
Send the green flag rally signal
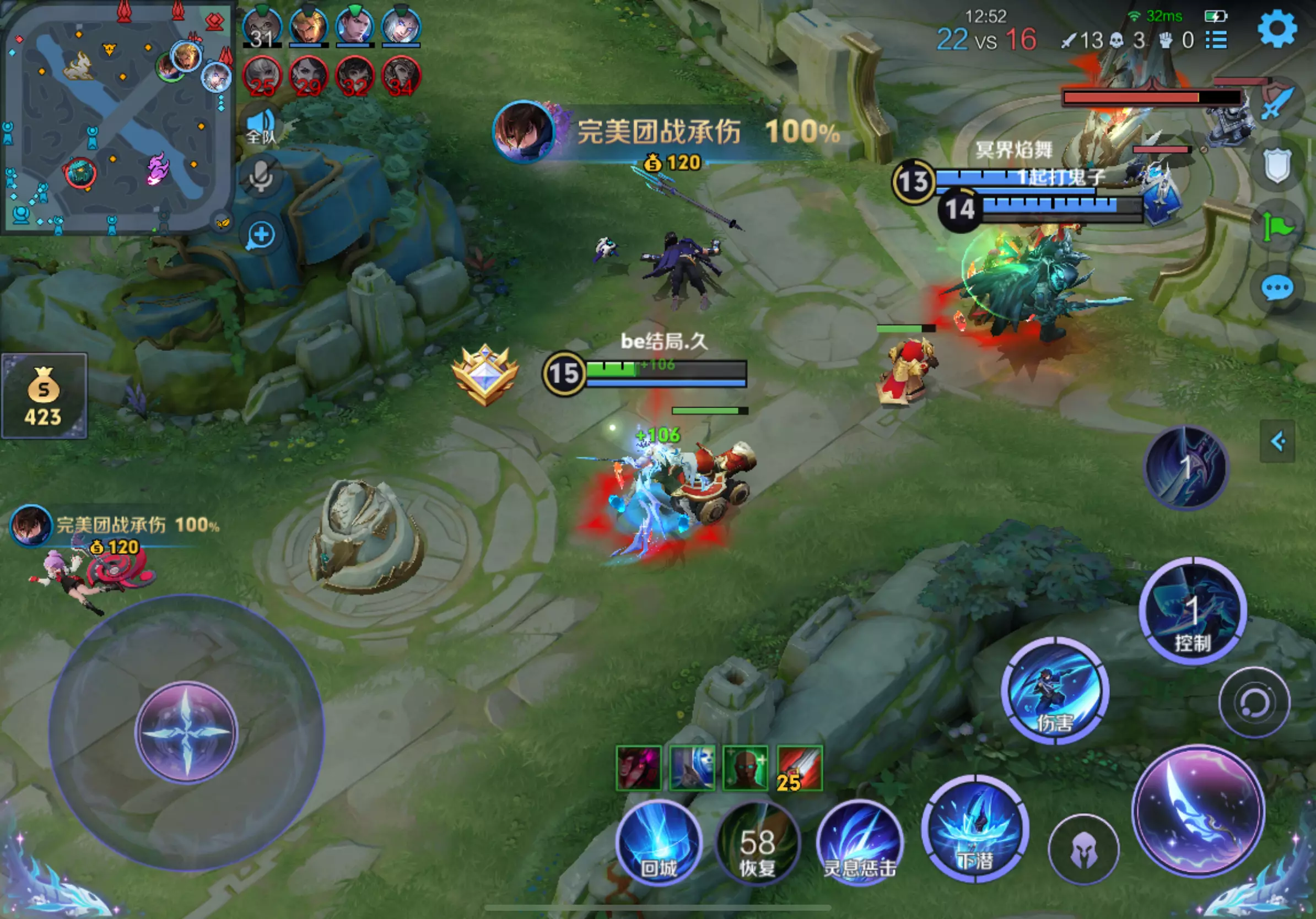coord(1277,227)
